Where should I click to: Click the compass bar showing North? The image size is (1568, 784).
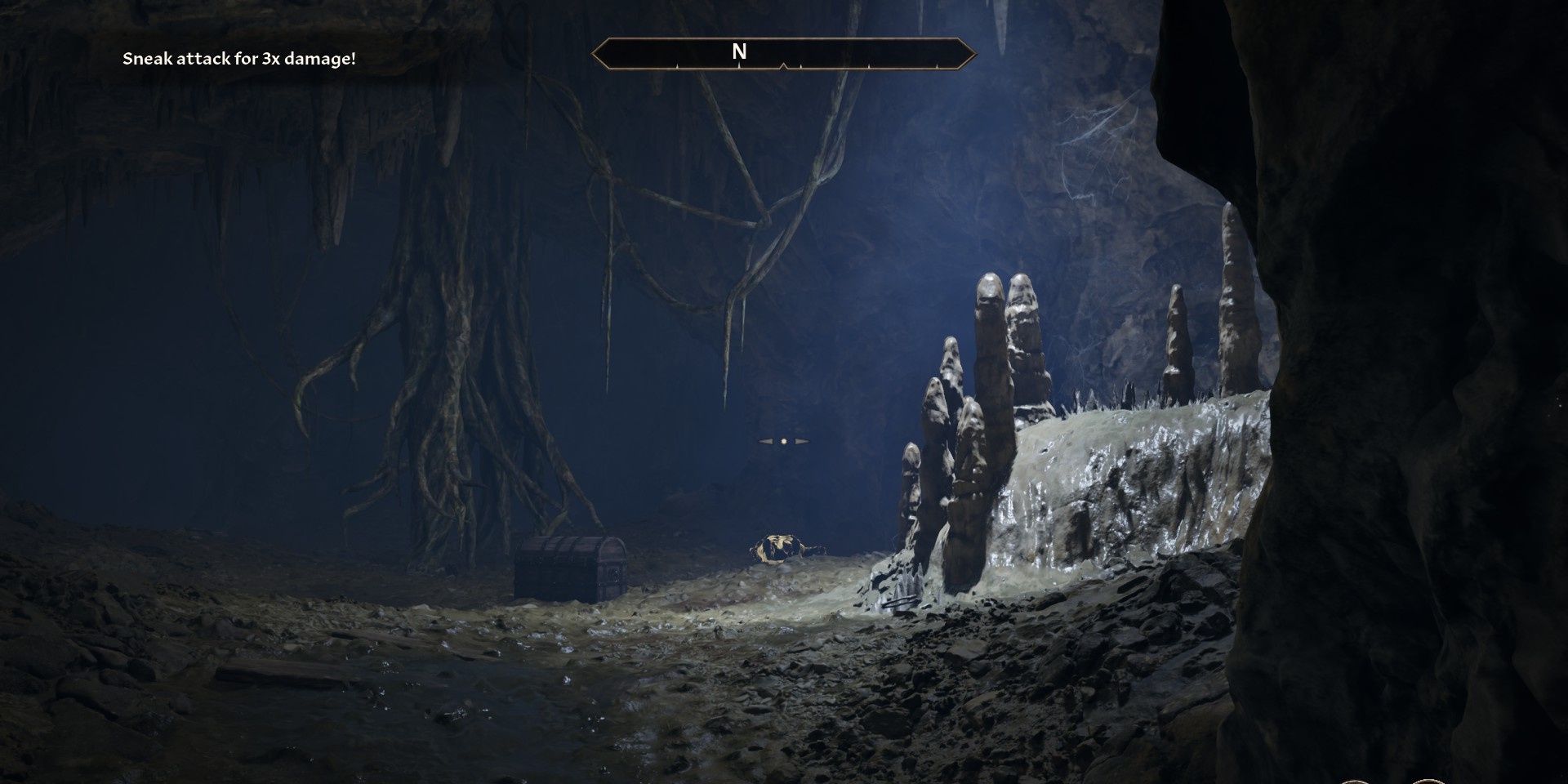783,53
